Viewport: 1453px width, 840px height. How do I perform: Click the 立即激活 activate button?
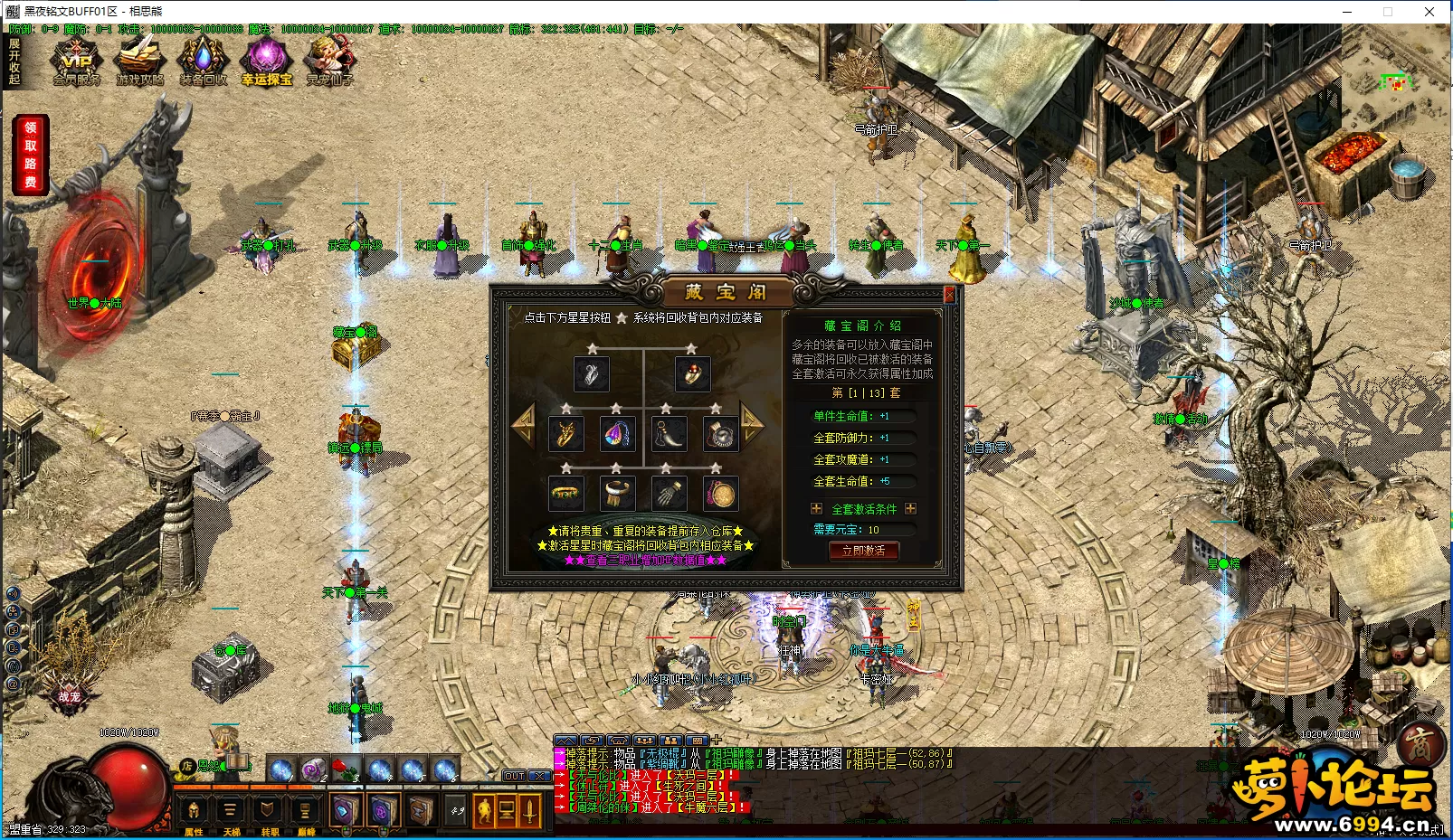pos(864,551)
